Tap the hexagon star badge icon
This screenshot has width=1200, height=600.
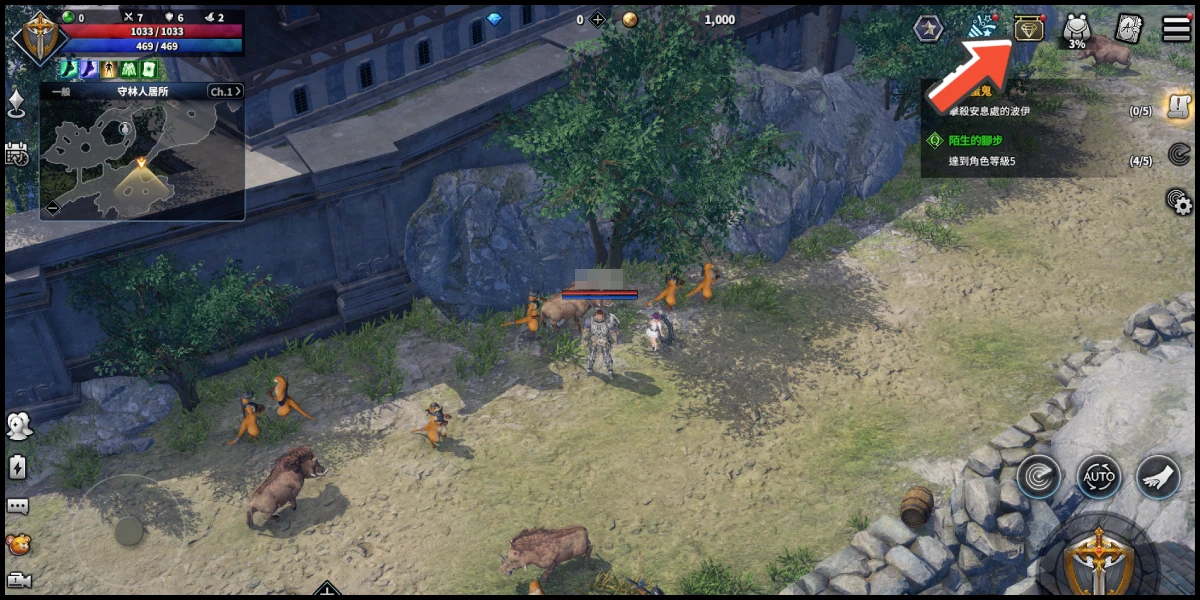click(x=928, y=28)
